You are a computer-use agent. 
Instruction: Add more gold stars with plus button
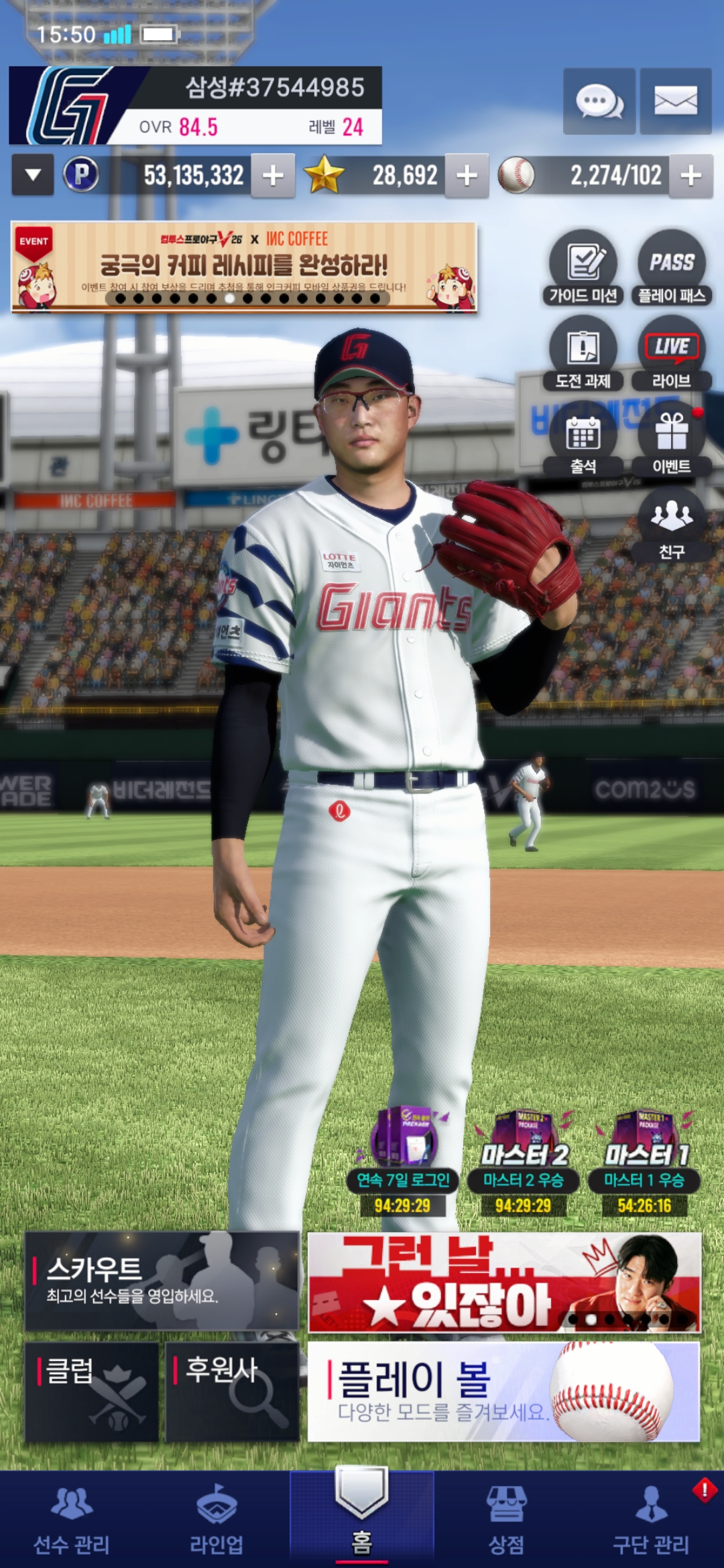pos(467,176)
